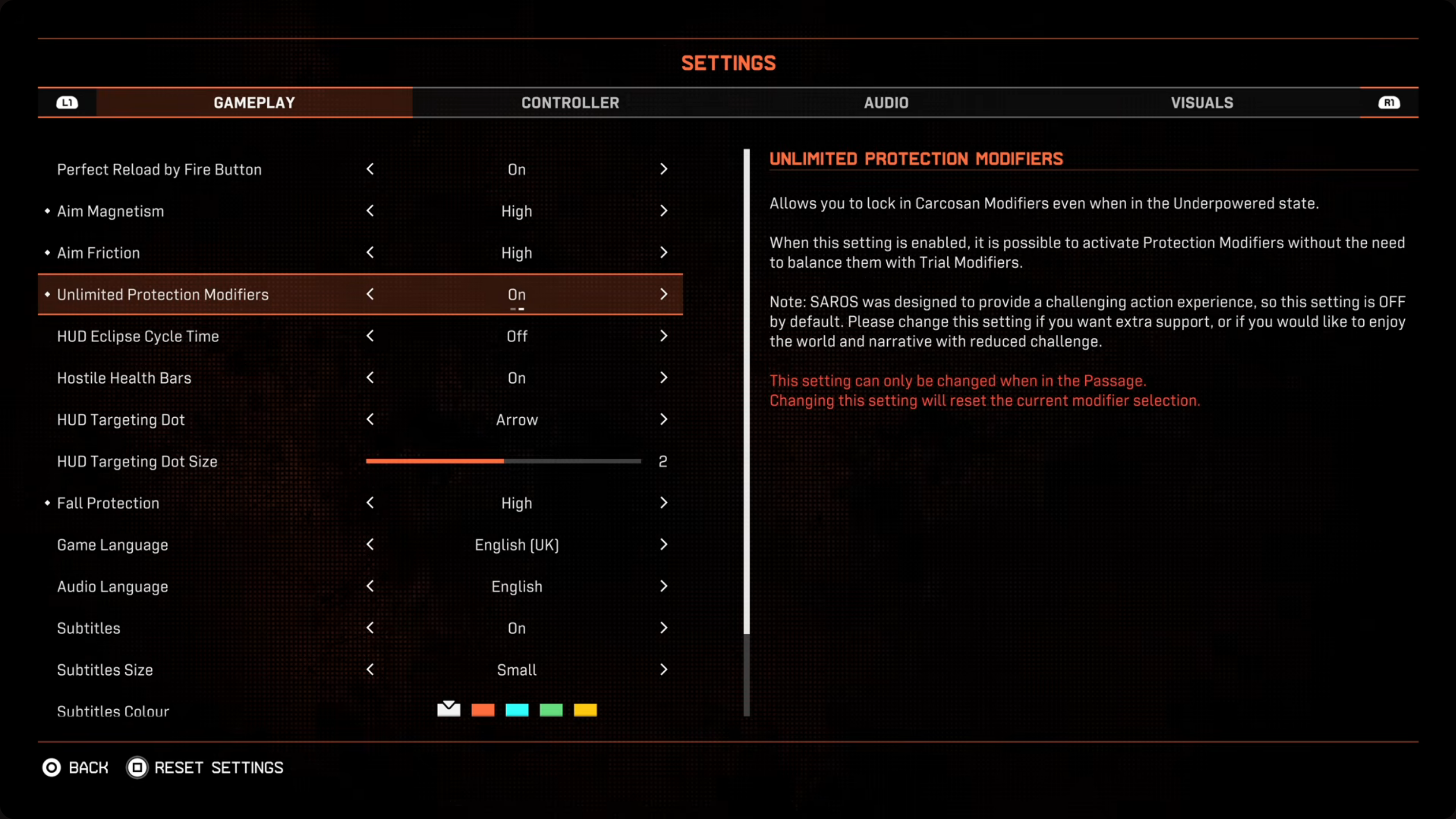Choose the cyan subtitles colour swatch
This screenshot has width=1456, height=819.
[x=517, y=710]
